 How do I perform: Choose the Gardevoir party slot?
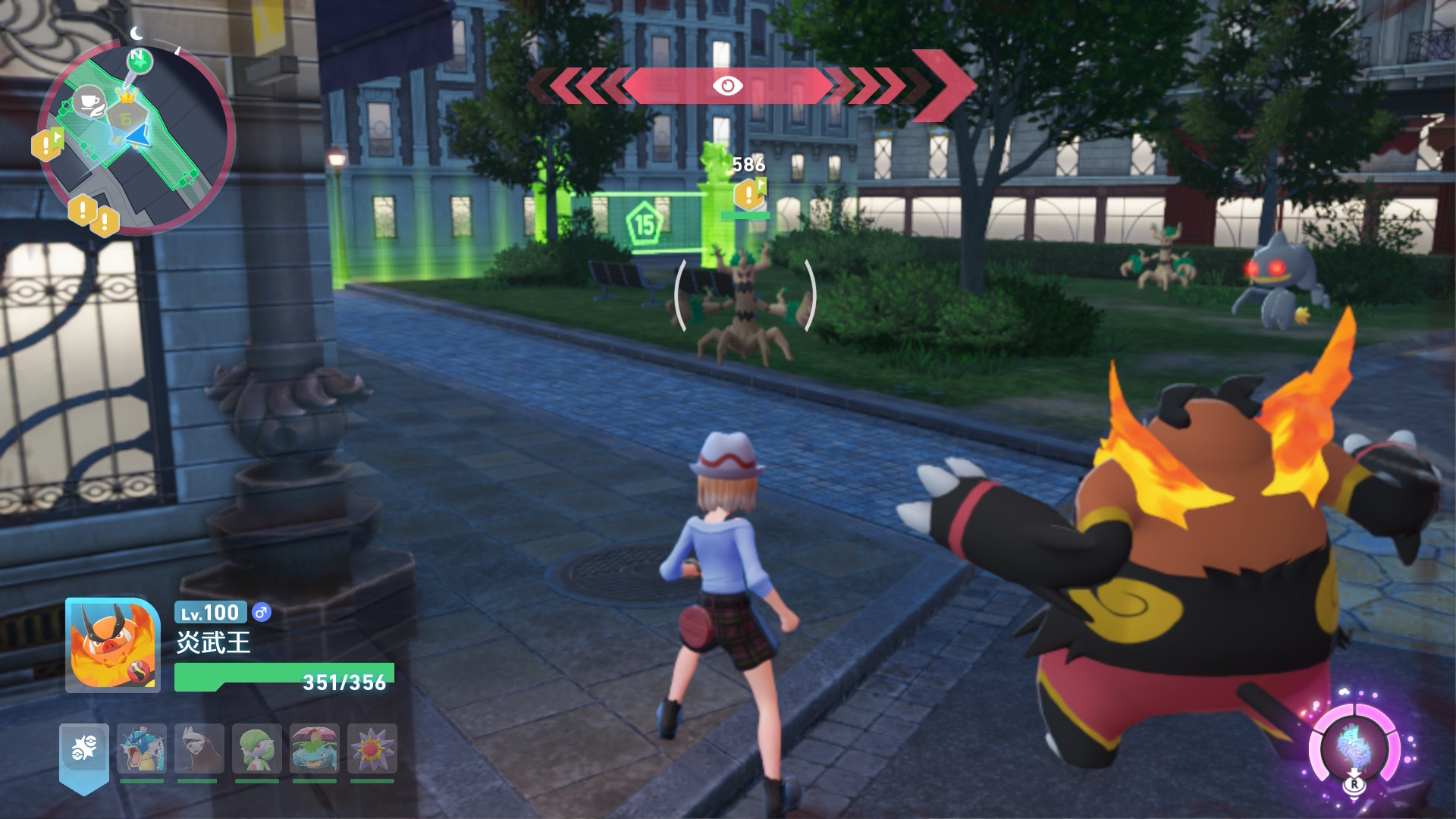pyautogui.click(x=257, y=749)
